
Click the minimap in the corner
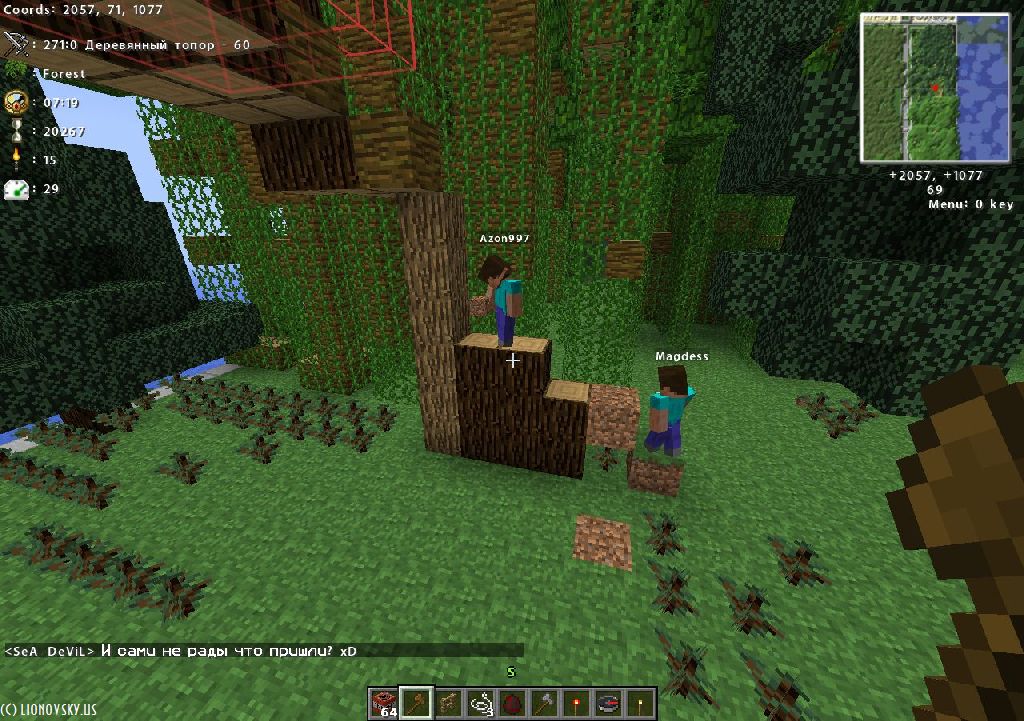pos(936,88)
